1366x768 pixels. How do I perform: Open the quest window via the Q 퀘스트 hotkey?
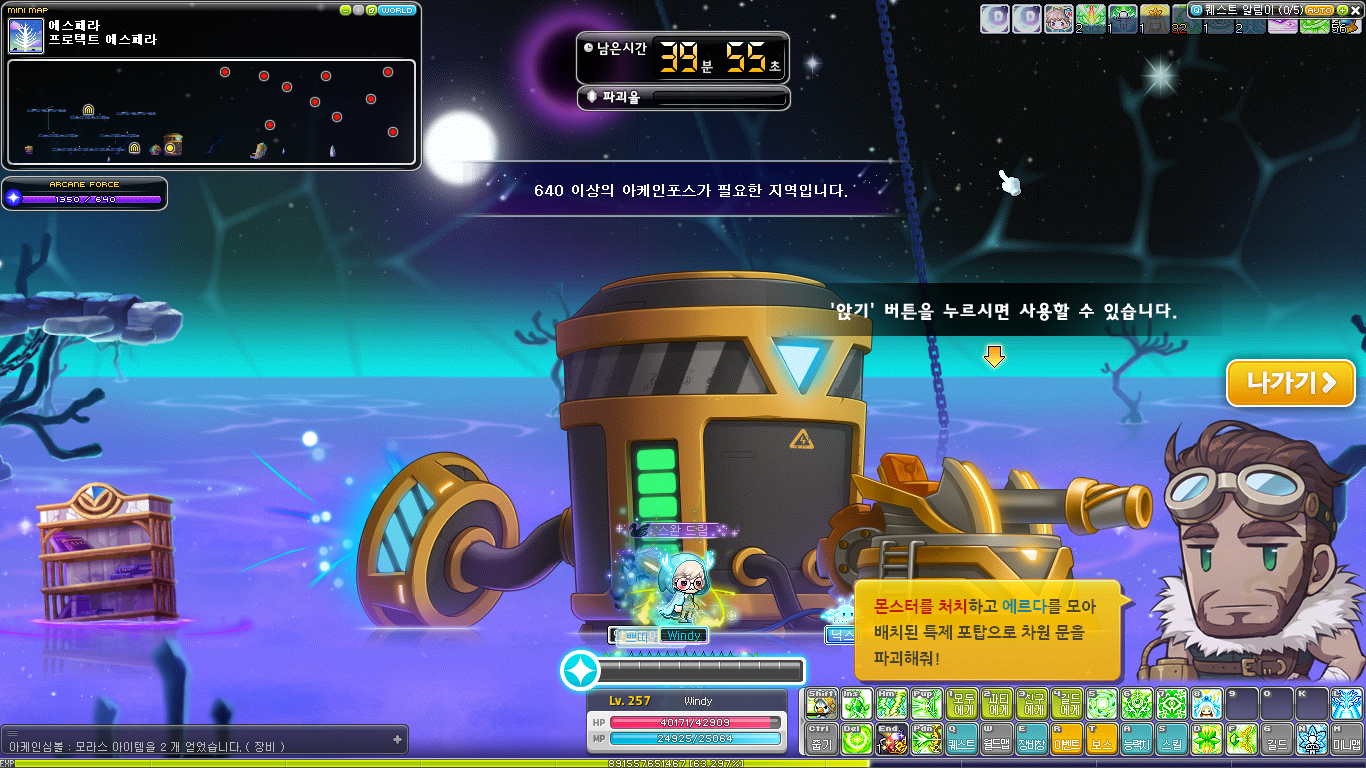pos(962,740)
